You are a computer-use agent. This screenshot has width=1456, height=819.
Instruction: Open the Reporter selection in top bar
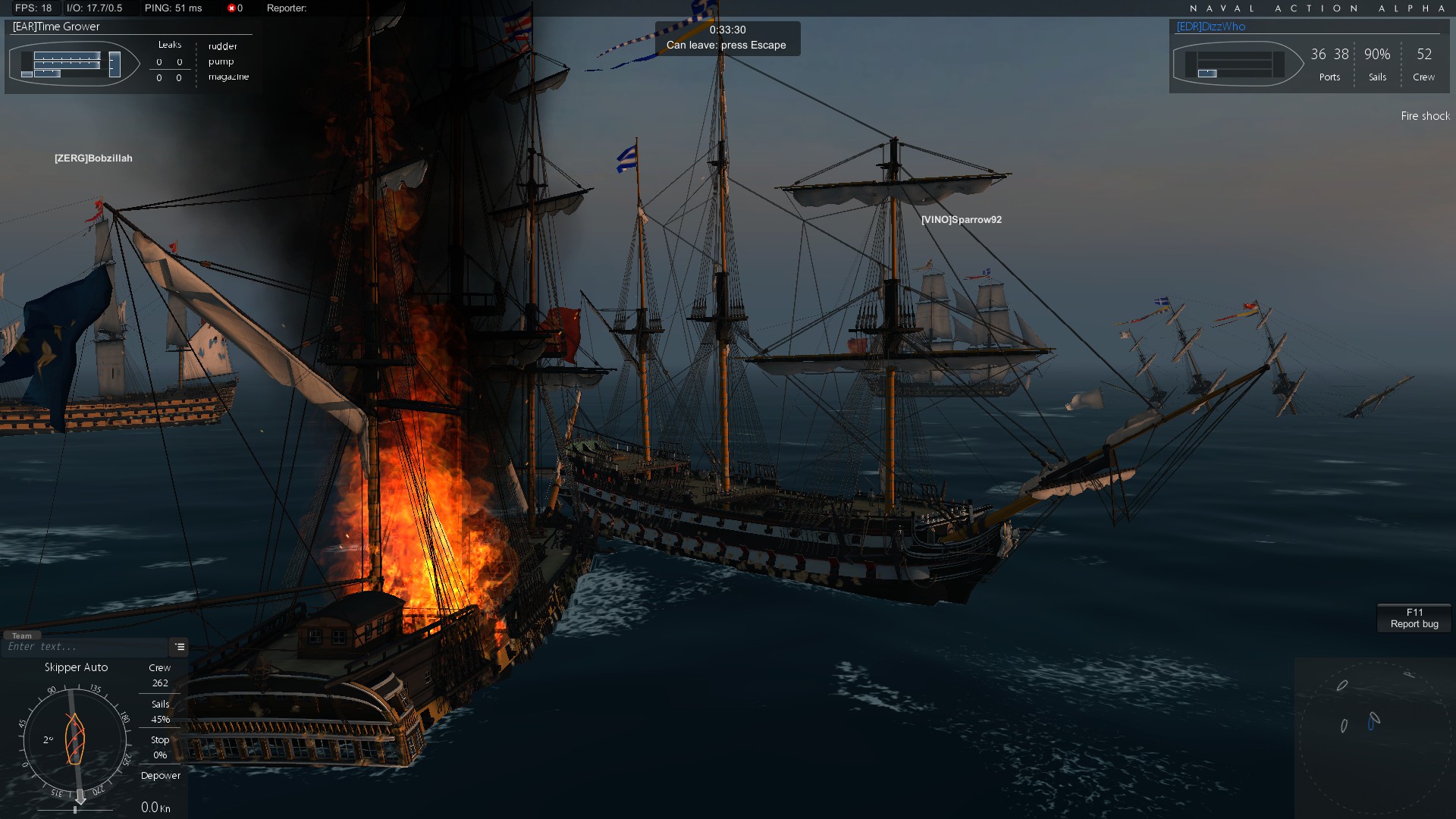tap(286, 9)
